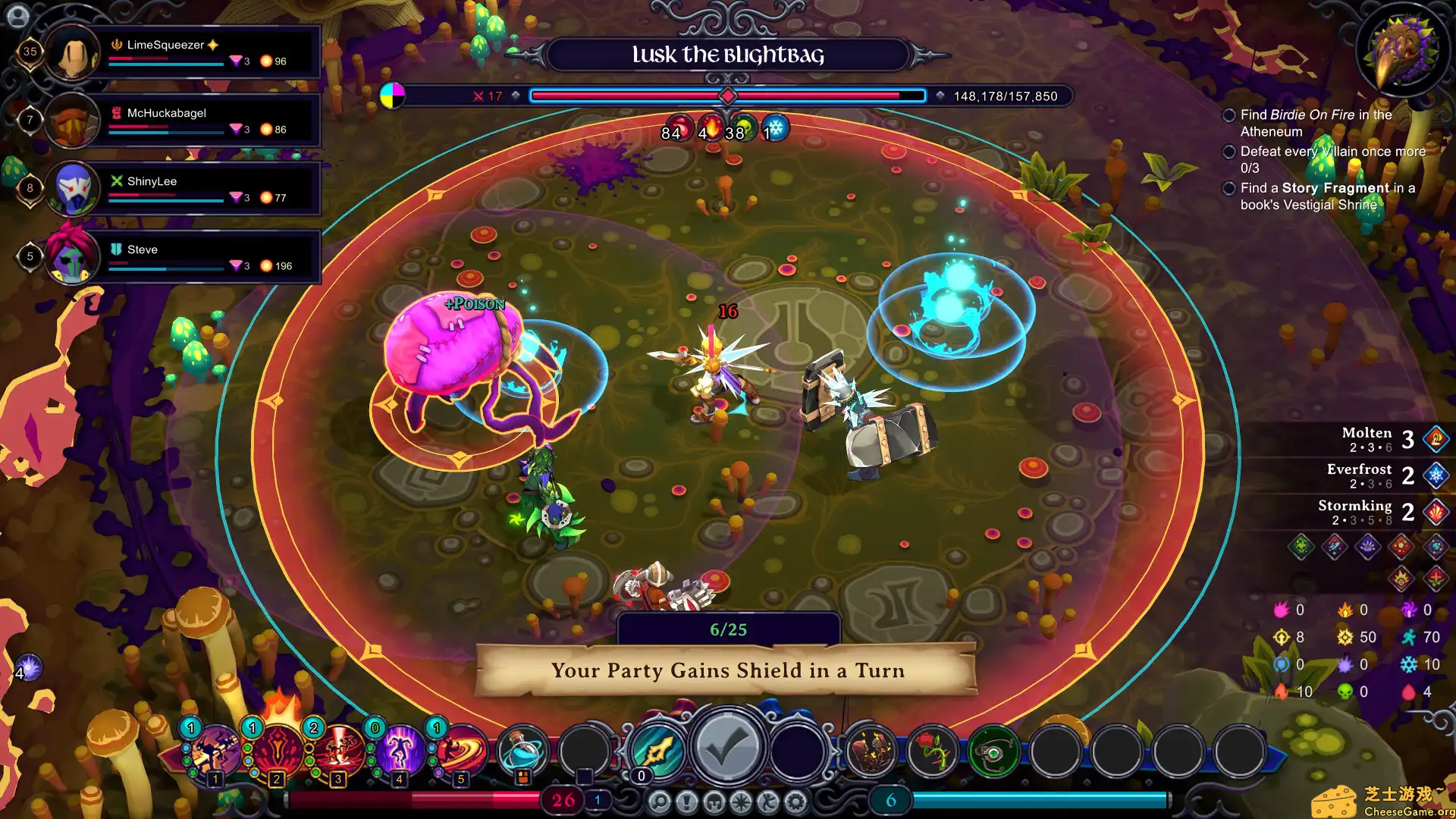
Task: Select the molten rock gauntlets item
Action: (x=871, y=751)
